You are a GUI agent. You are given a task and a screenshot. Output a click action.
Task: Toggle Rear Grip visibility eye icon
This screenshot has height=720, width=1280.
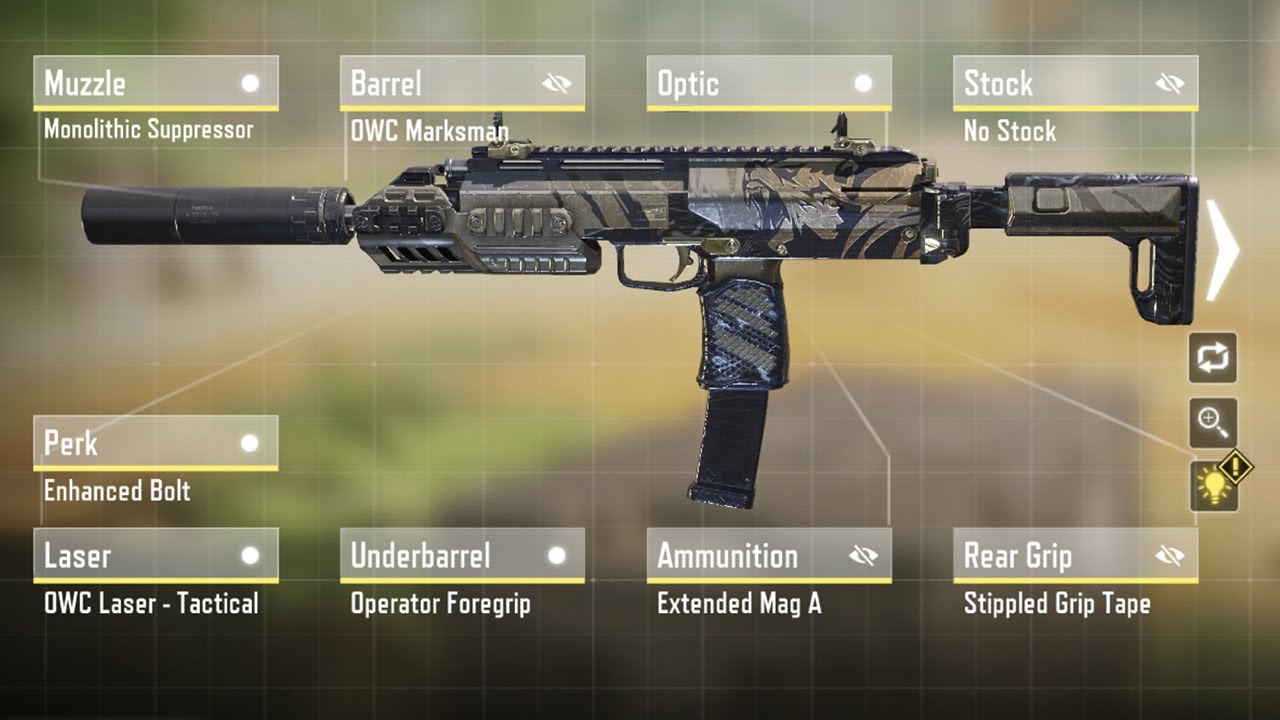(1169, 556)
